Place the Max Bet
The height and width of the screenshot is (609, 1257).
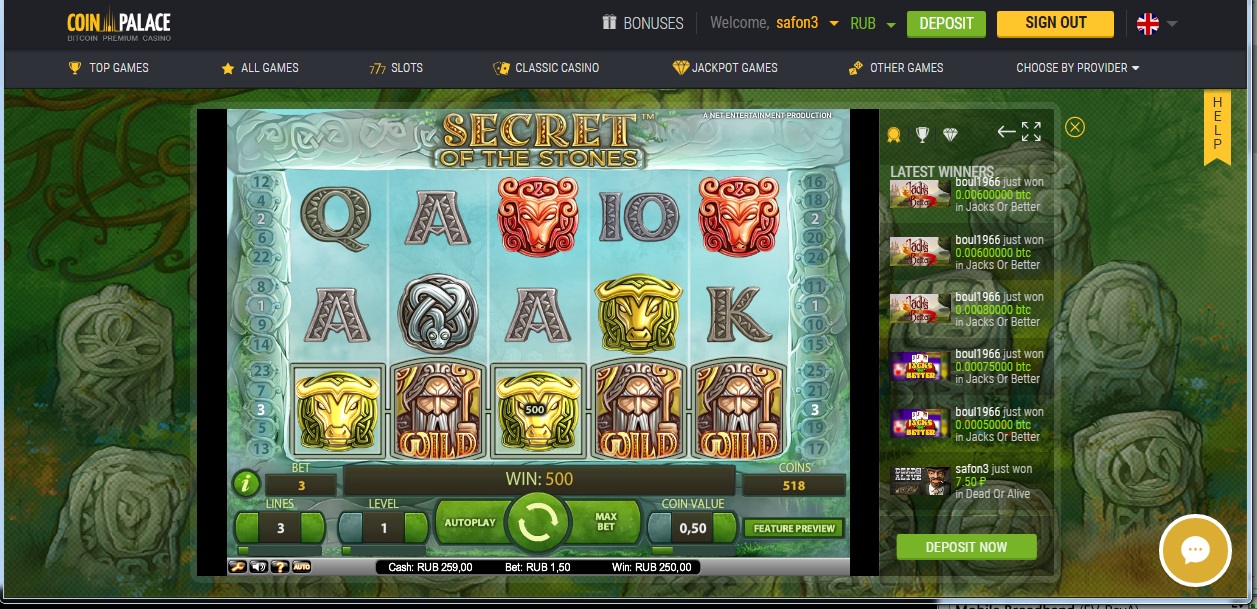pos(606,522)
